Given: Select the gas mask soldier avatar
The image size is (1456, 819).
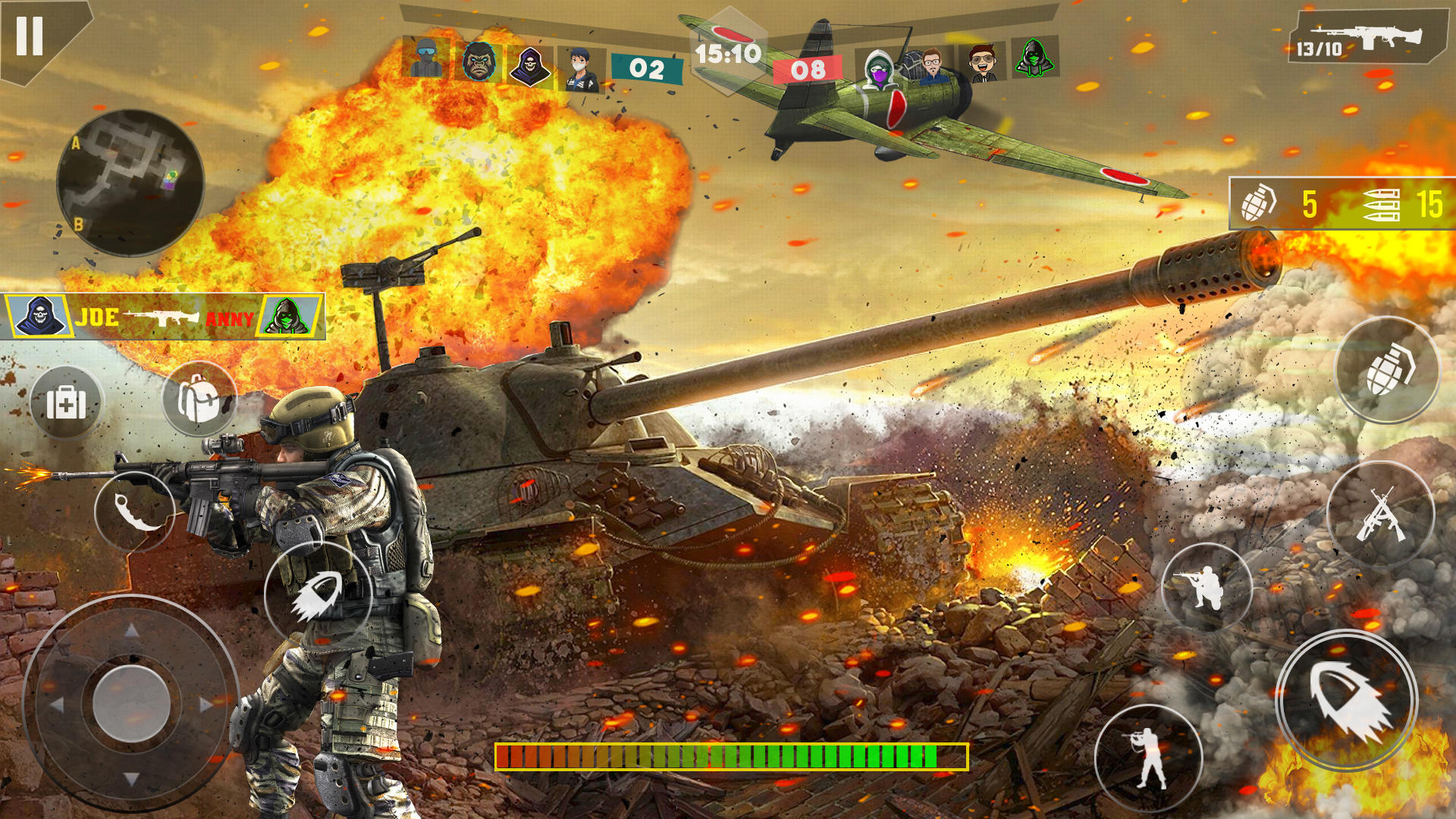Looking at the screenshot, I should coord(426,58).
